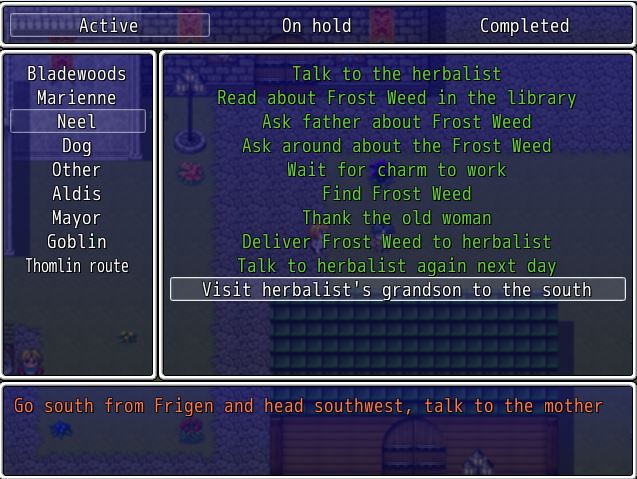The width and height of the screenshot is (637, 479).
Task: Select the Bladewoods quest category
Action: (x=77, y=74)
